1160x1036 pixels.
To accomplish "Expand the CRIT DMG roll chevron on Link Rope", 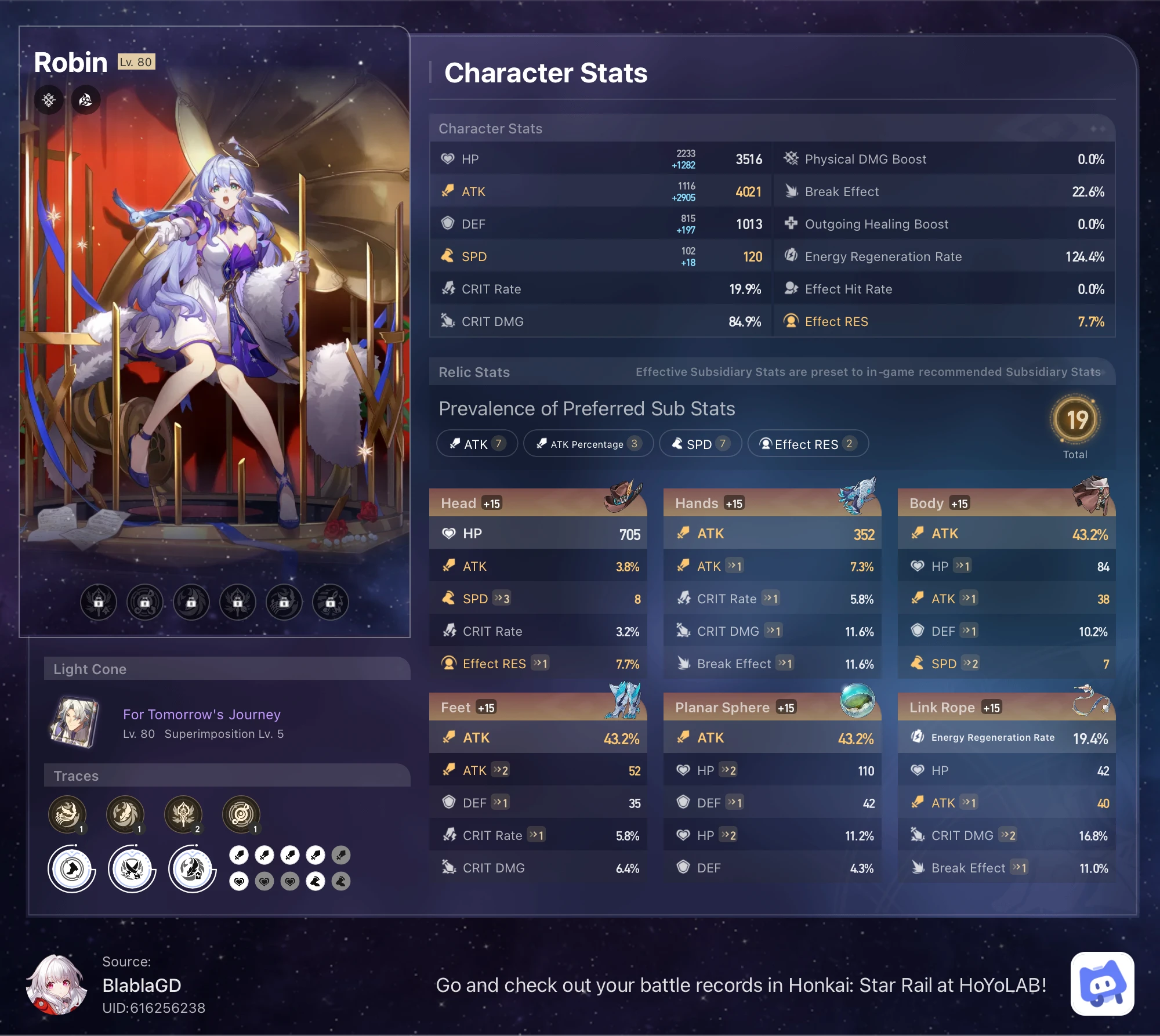I will (x=1009, y=835).
